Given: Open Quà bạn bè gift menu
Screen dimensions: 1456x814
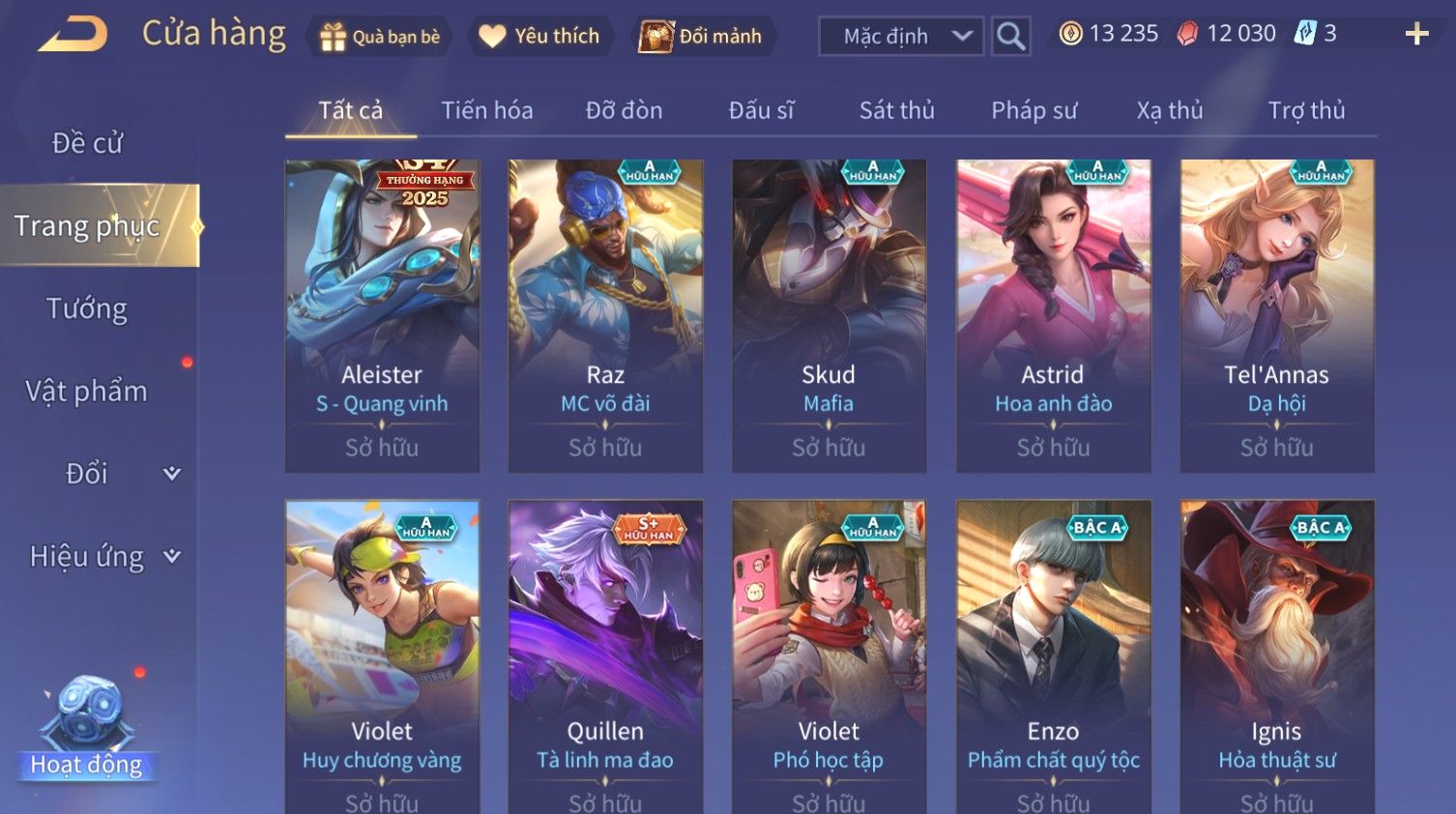Looking at the screenshot, I should pos(378,37).
